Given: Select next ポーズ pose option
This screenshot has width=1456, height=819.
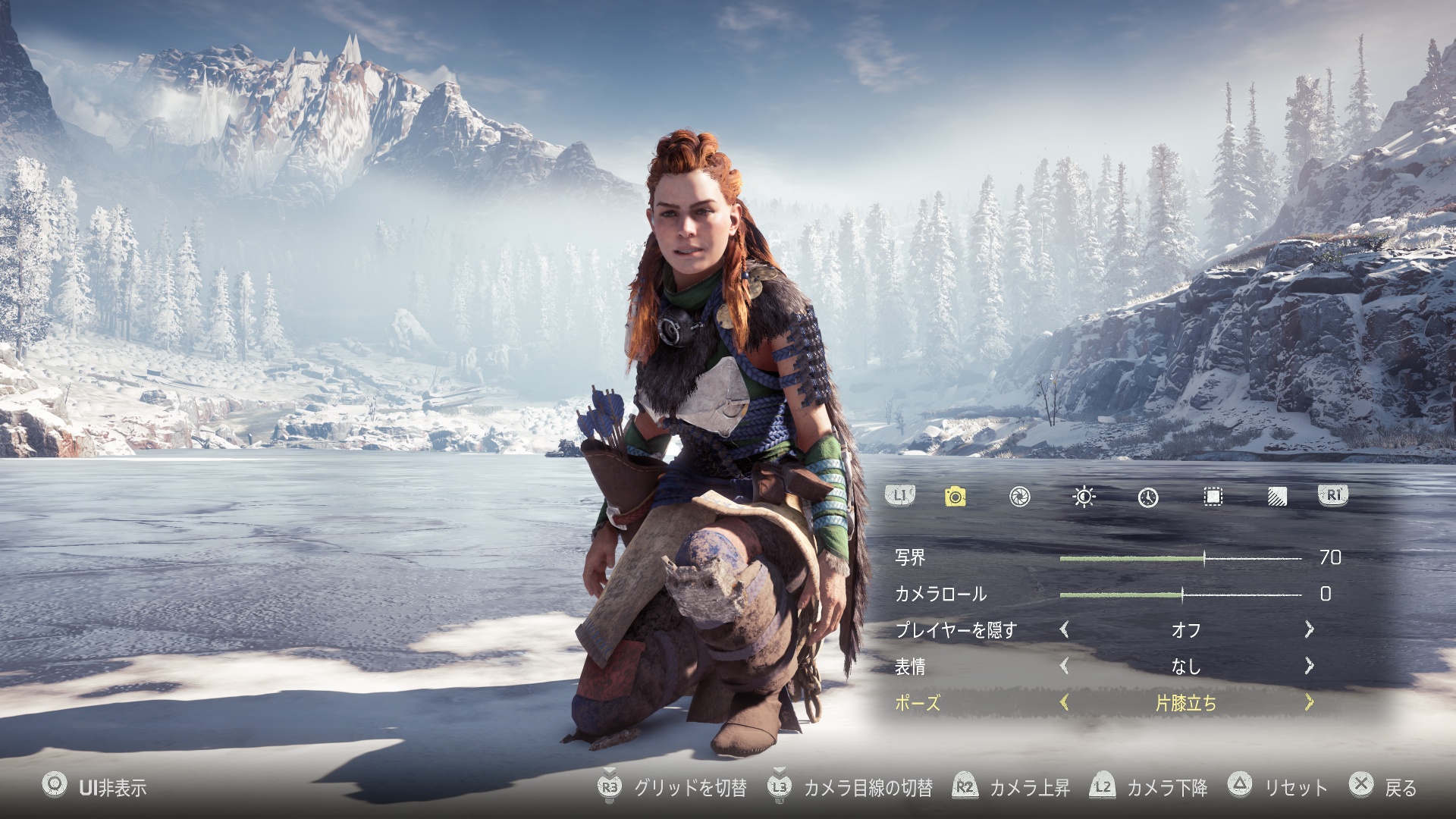Looking at the screenshot, I should click(x=1309, y=703).
